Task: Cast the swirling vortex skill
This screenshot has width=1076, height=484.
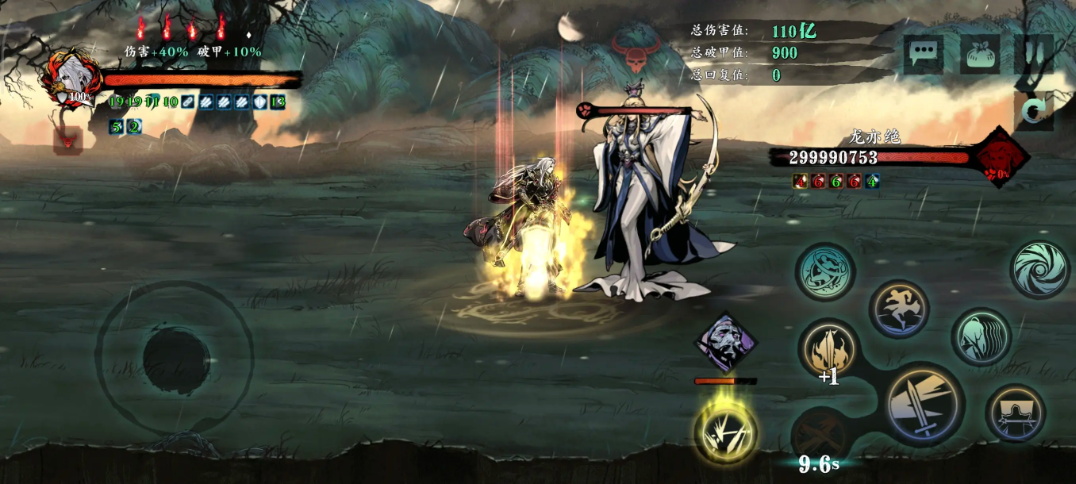Action: [x=1040, y=268]
